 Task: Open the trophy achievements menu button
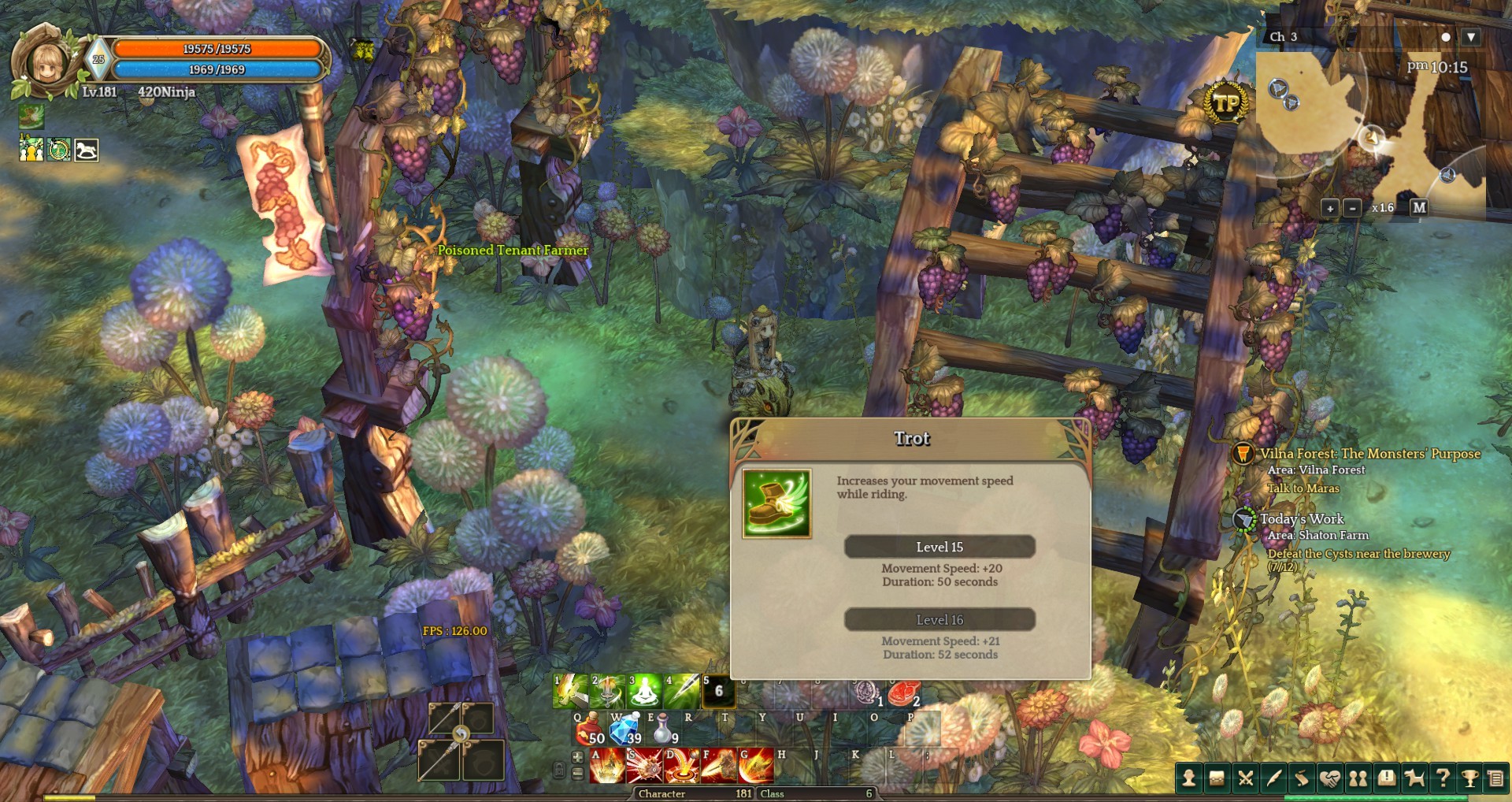[1469, 778]
